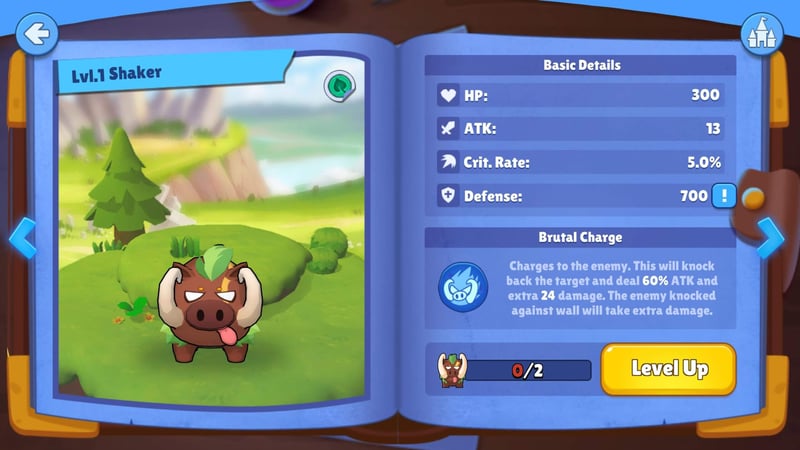Open the castle home button
The height and width of the screenshot is (450, 800).
click(760, 34)
